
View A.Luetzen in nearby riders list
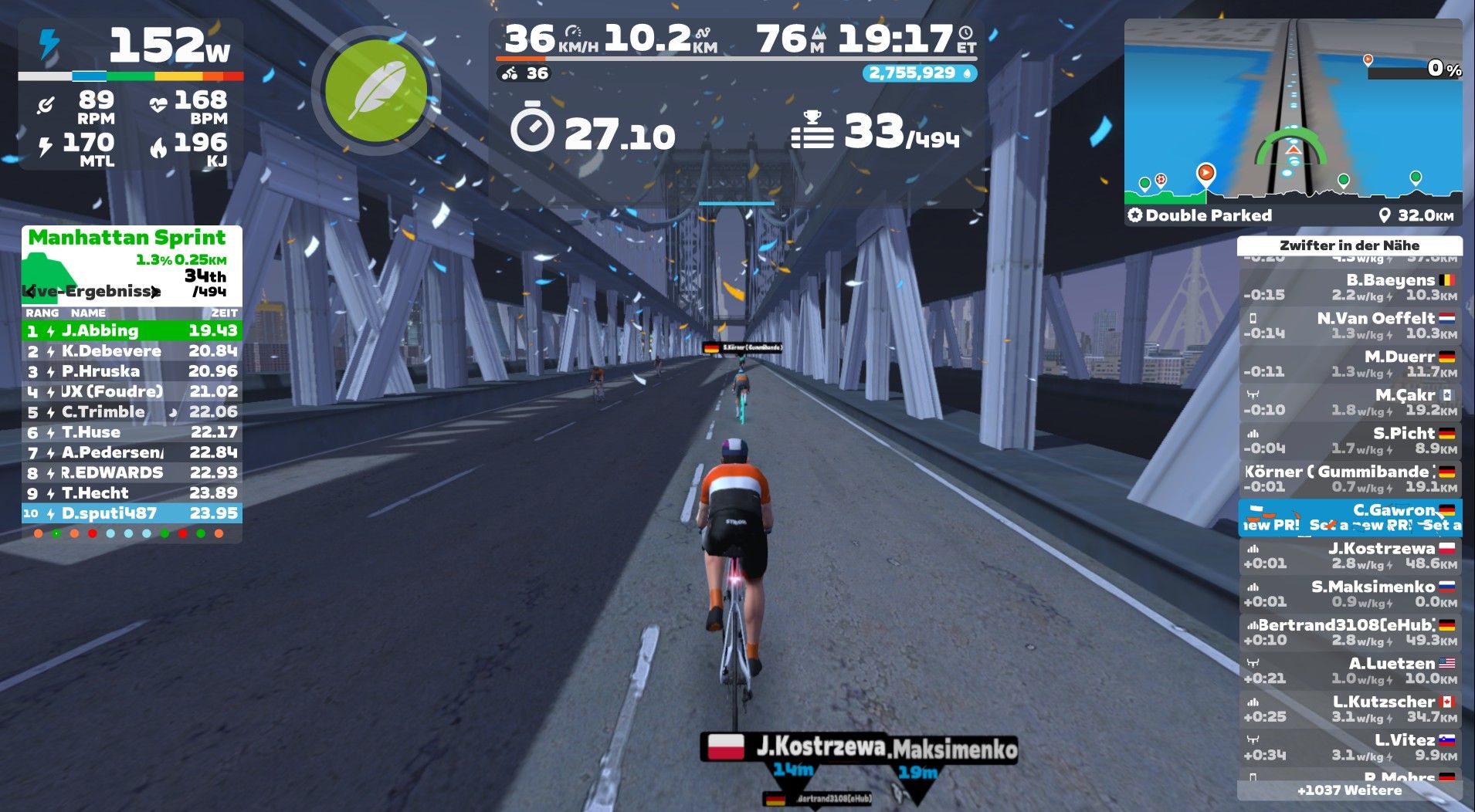(x=1349, y=670)
